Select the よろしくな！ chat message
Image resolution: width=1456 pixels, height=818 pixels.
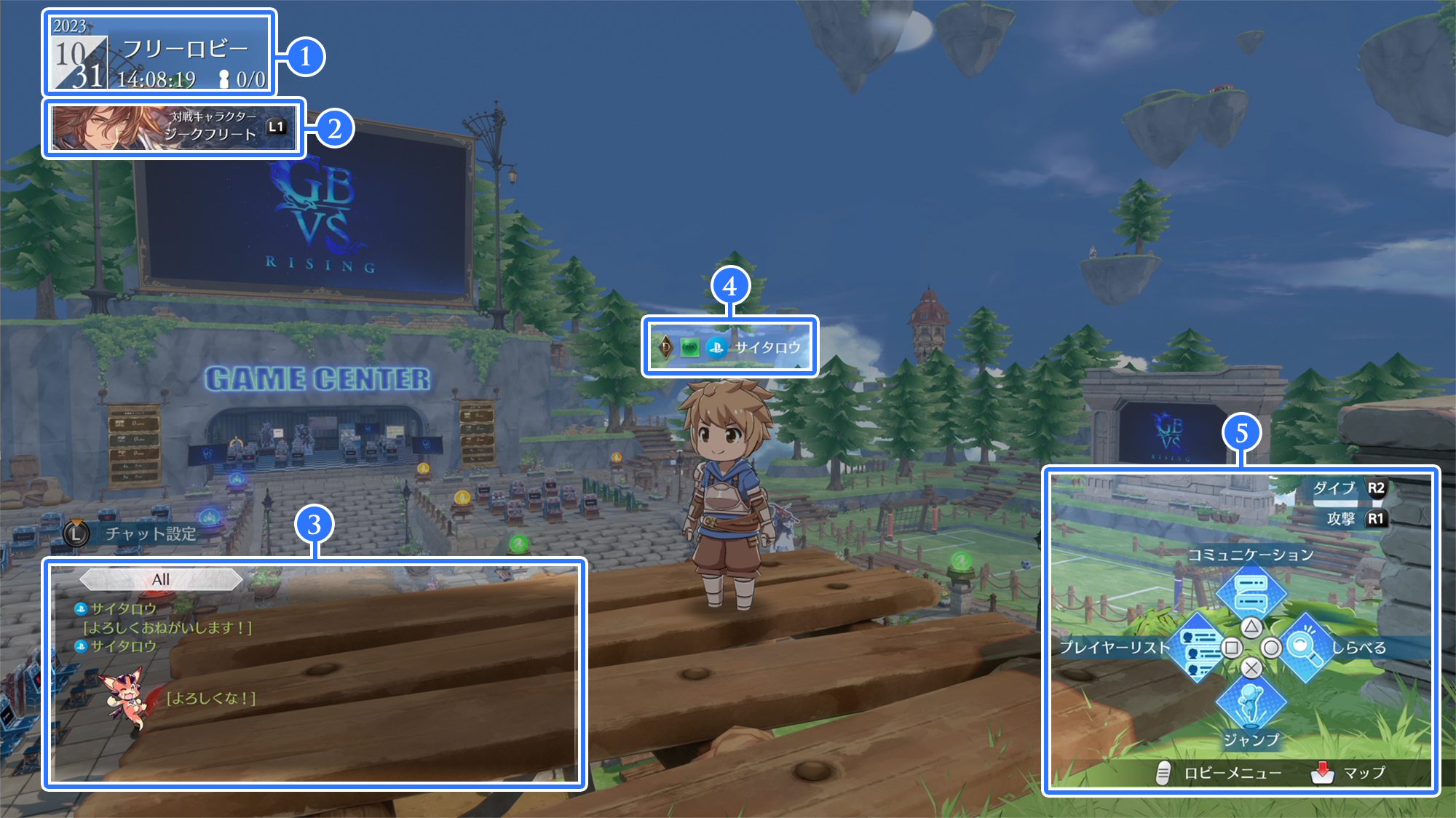211,699
